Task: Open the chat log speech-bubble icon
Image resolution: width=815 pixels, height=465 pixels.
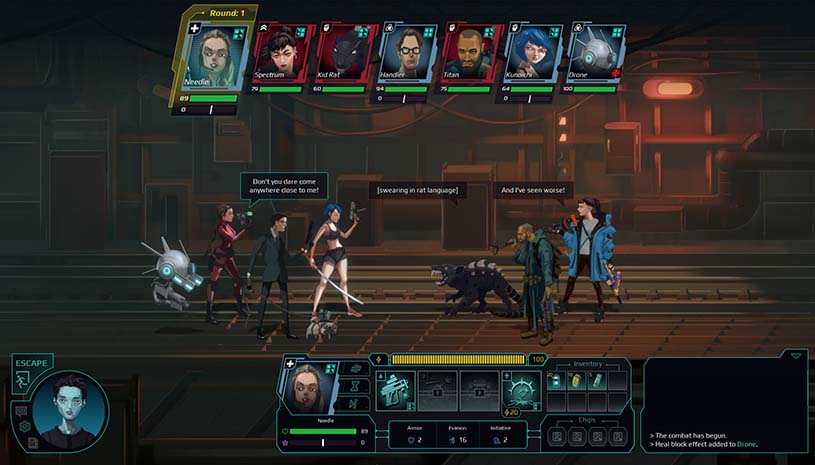Action: click(20, 410)
